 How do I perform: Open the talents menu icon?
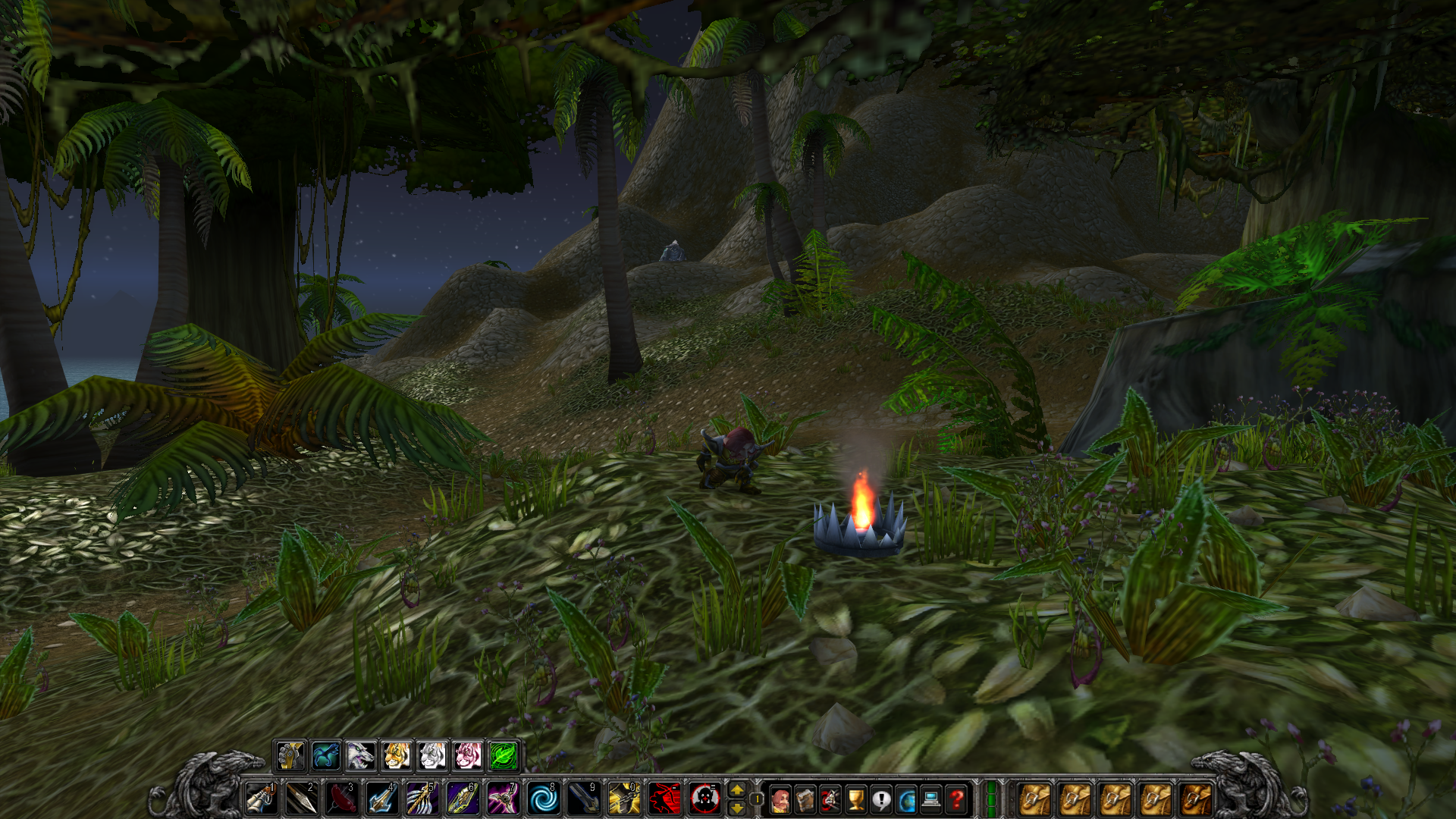830,799
